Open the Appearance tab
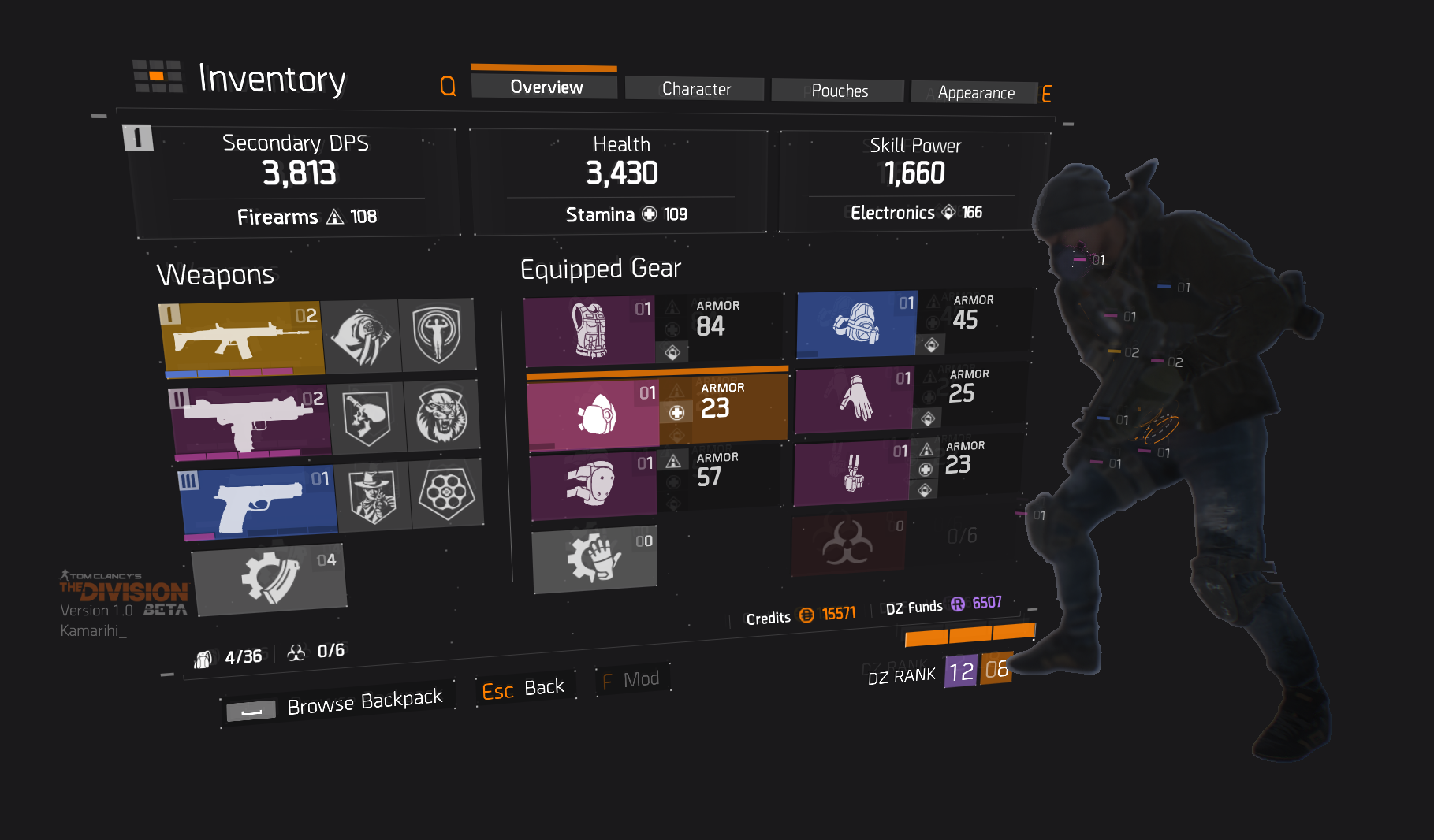The height and width of the screenshot is (840, 1434). pos(976,92)
